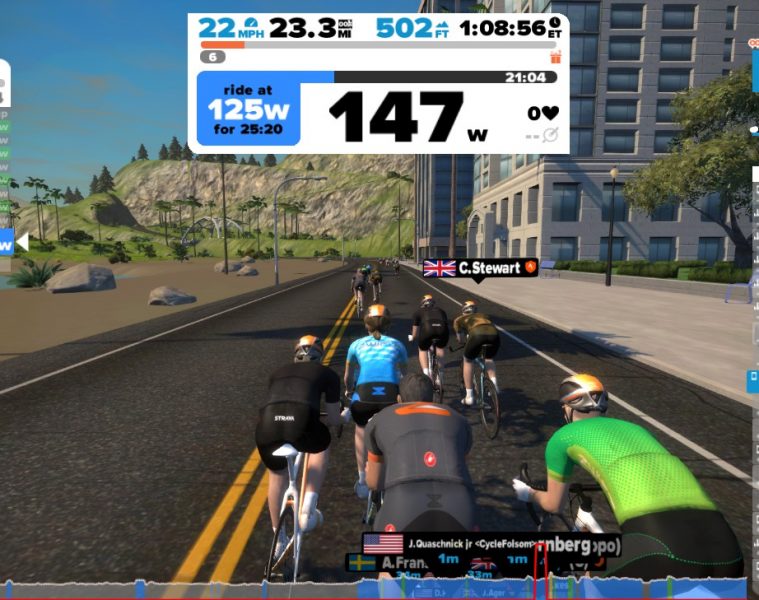This screenshot has height=600, width=759.
Task: Collapse the workout panel with the white arrow
Action: coord(22,242)
